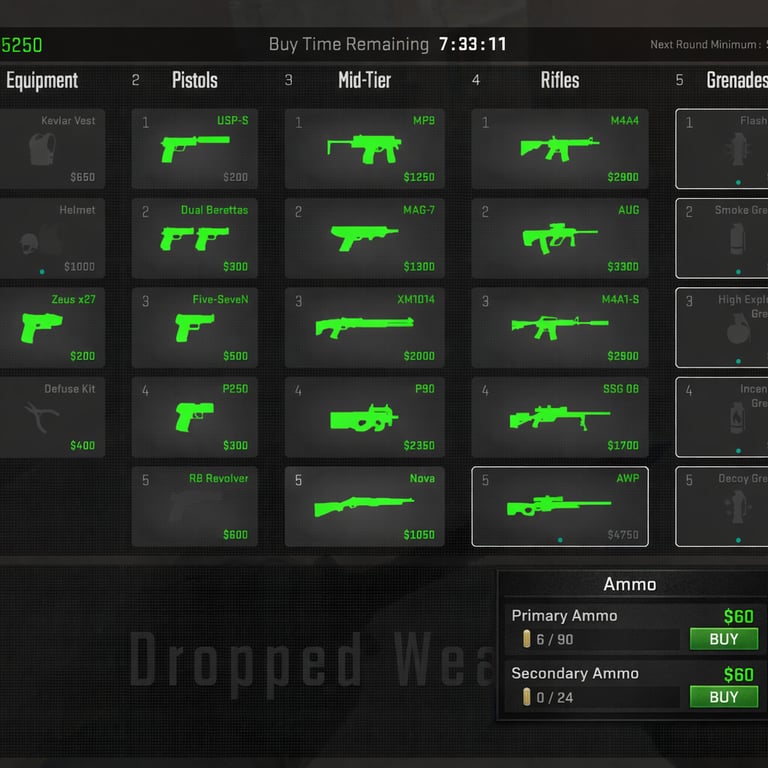This screenshot has height=768, width=768.
Task: Click the AWP sniper rifle slot
Action: (560, 507)
